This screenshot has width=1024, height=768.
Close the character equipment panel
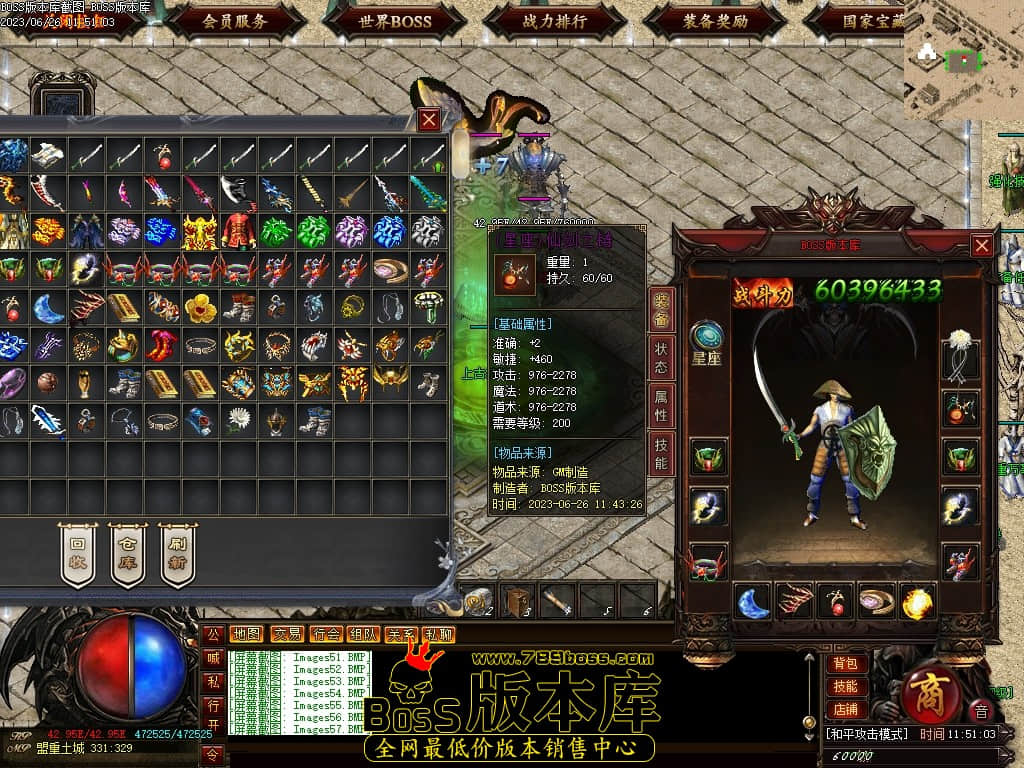[x=982, y=245]
